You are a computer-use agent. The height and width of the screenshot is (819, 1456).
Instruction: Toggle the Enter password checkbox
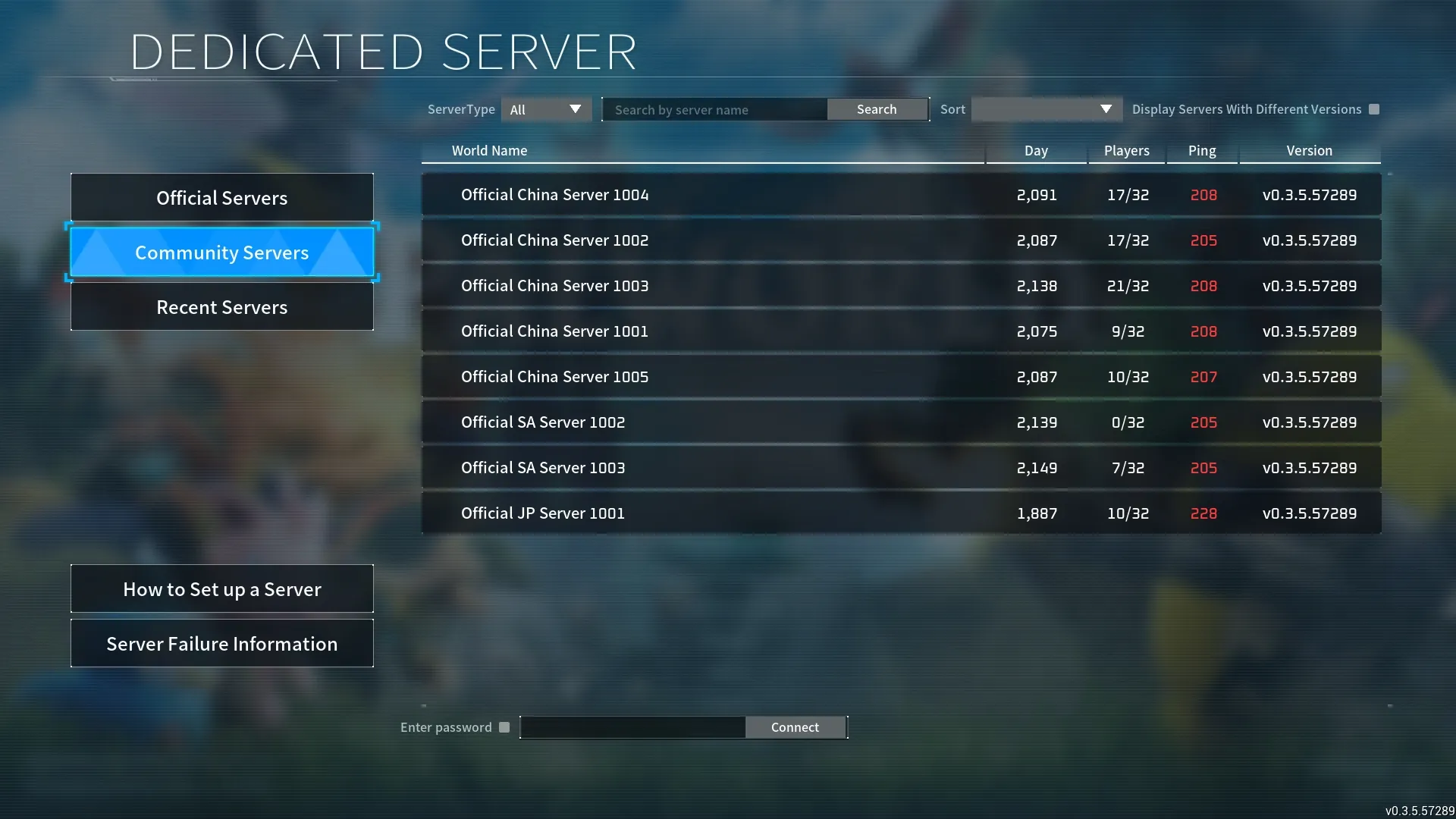[x=504, y=726]
